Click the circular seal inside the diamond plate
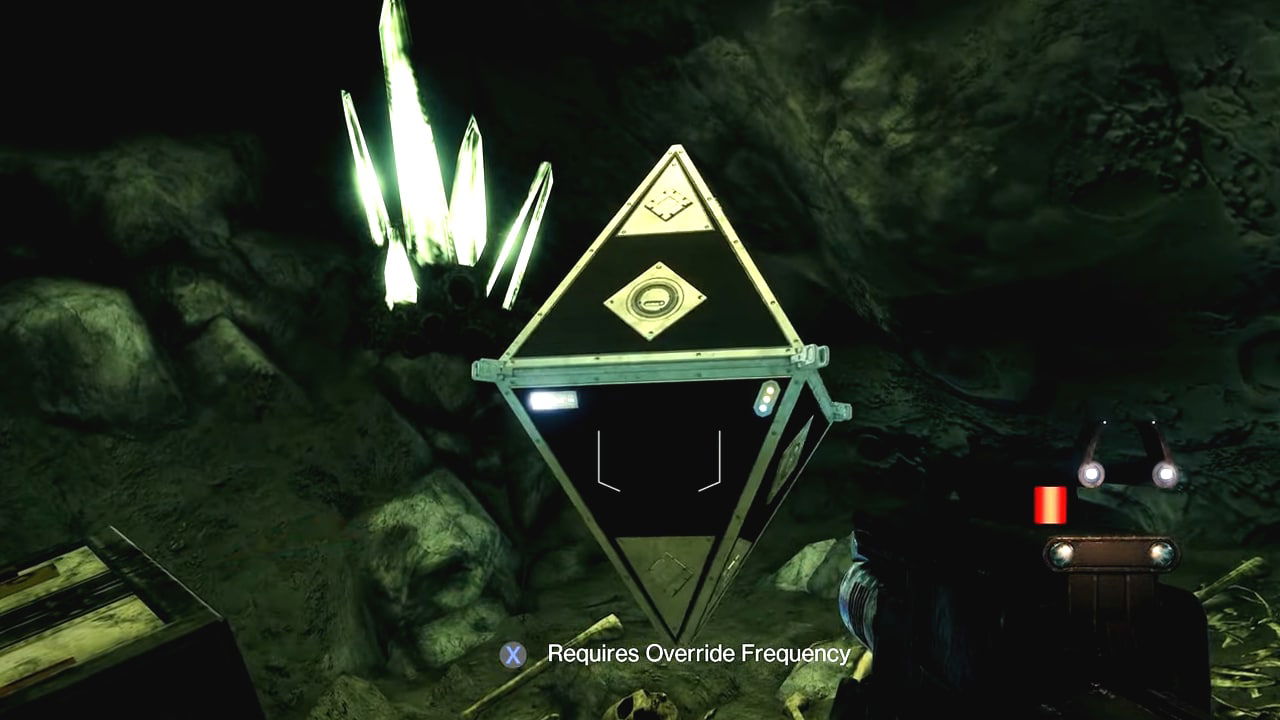1280x720 pixels. [x=658, y=298]
